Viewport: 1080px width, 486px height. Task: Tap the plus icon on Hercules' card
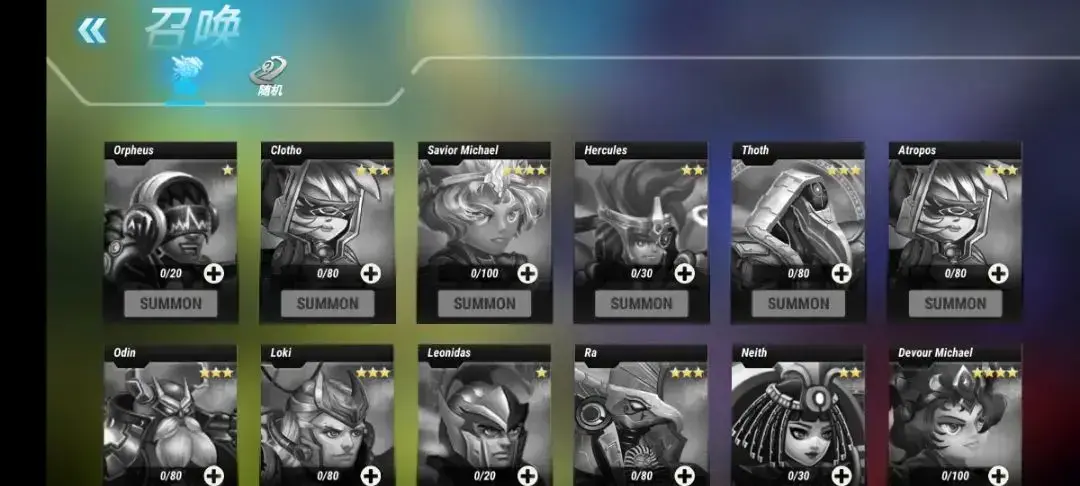[685, 273]
